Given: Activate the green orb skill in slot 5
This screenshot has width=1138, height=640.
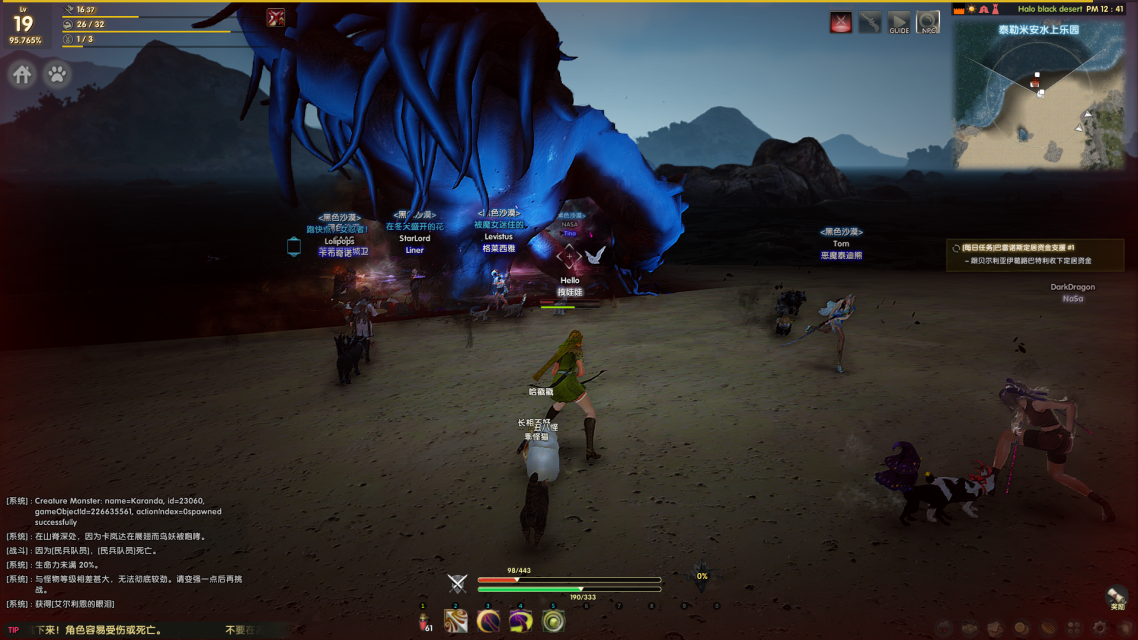Looking at the screenshot, I should (552, 622).
